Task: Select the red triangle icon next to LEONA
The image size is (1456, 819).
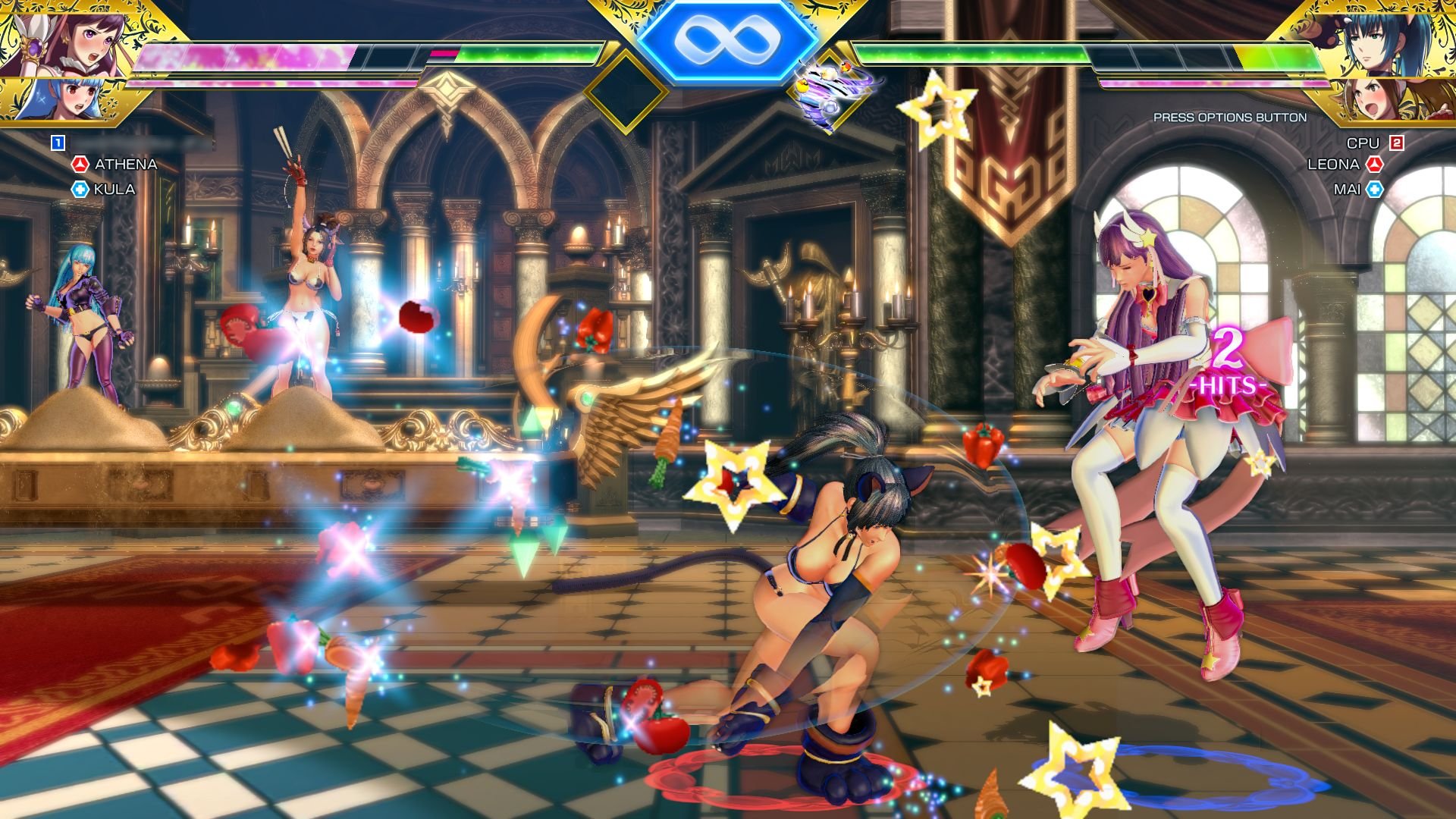Action: [x=1376, y=162]
